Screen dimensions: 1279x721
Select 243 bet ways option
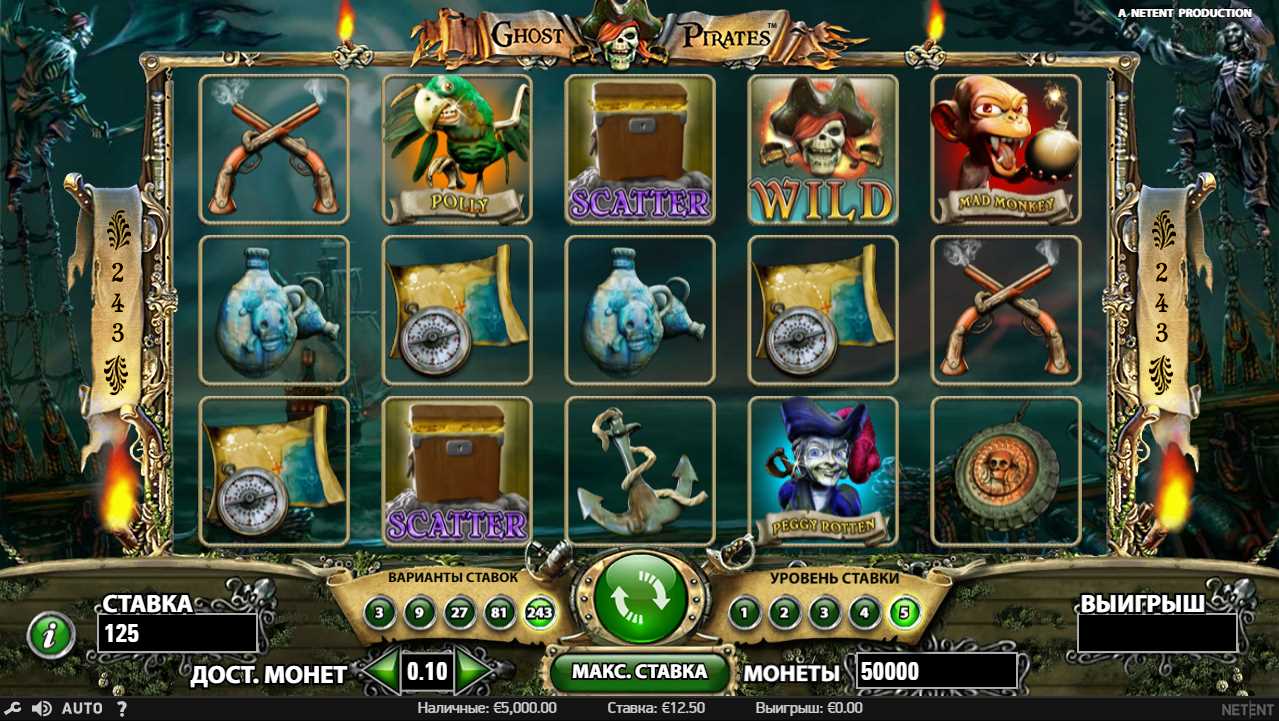click(x=539, y=611)
